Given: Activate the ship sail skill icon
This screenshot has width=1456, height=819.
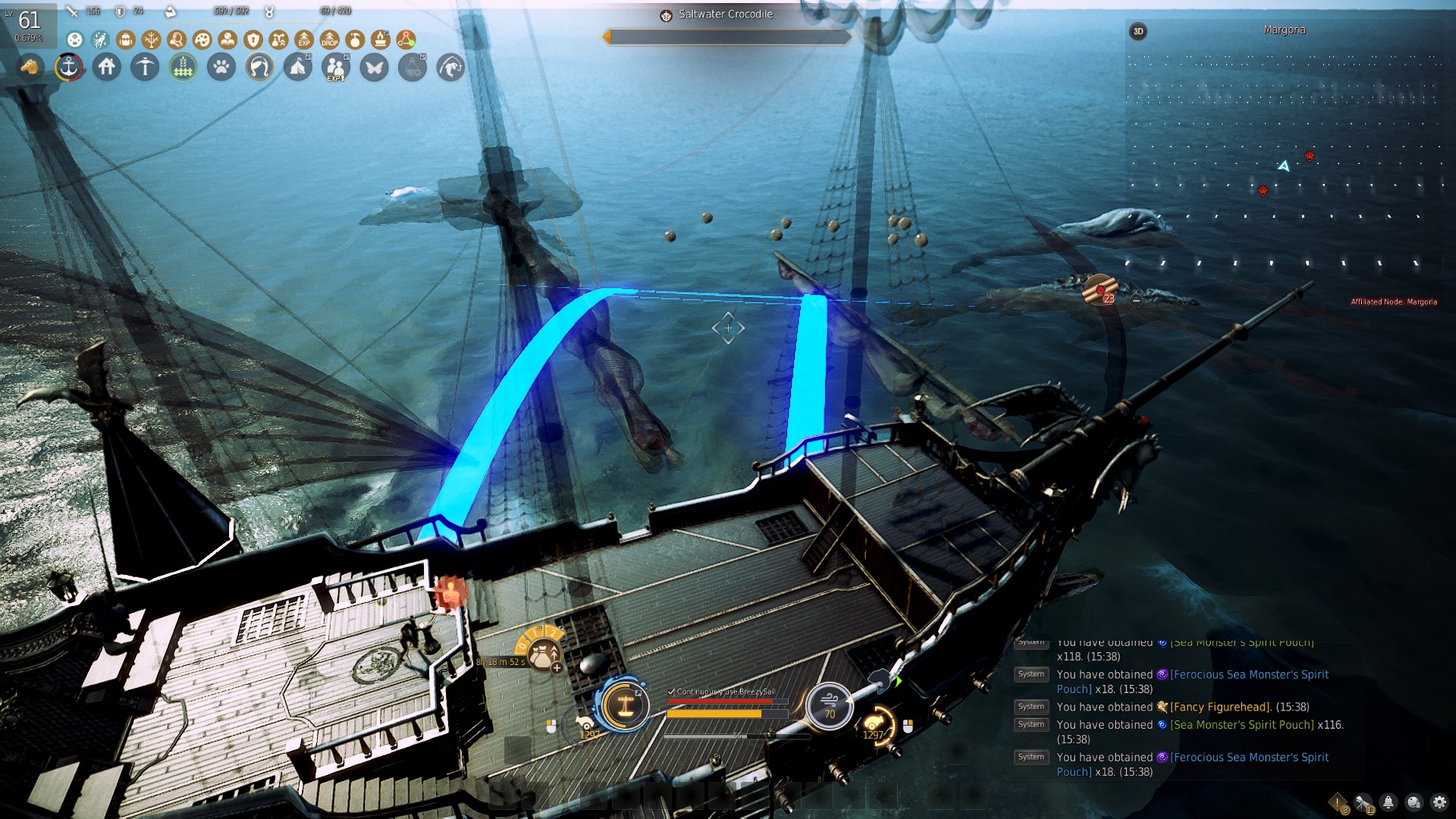Looking at the screenshot, I should coord(626,704).
